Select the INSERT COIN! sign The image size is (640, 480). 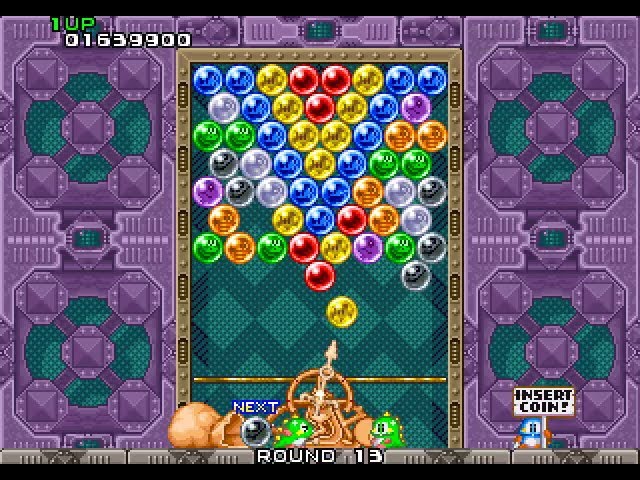click(x=543, y=402)
